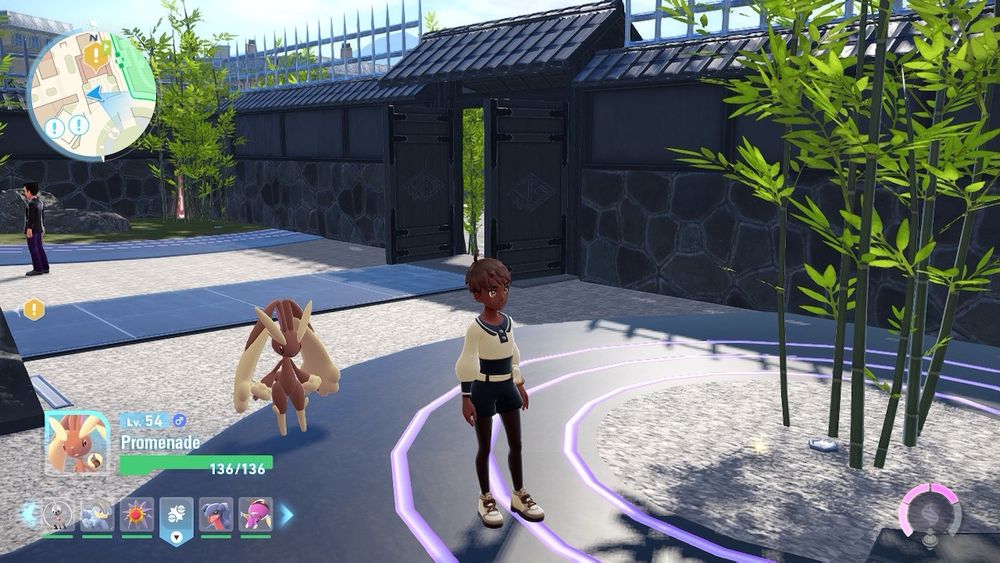Select the highlighted Poké Ball party slot
This screenshot has width=1000, height=563.
(x=176, y=517)
